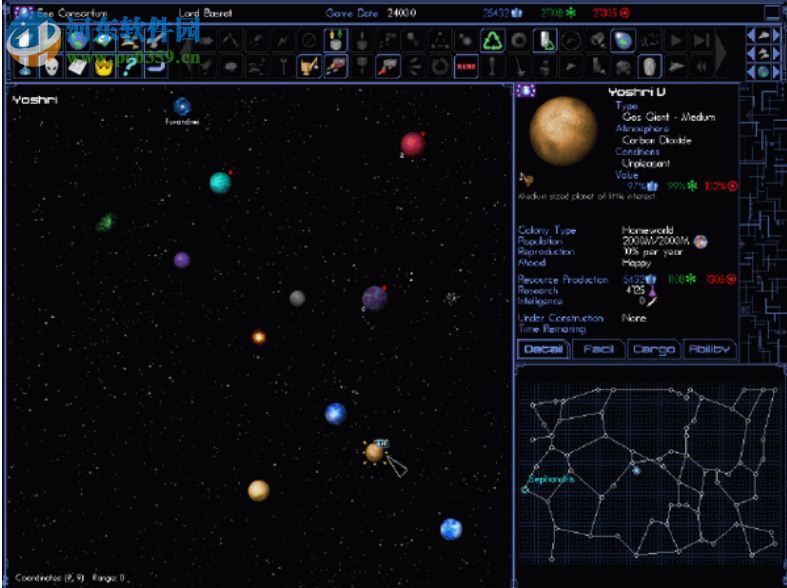Image resolution: width=787 pixels, height=588 pixels.
Task: Activate the green recycle triangle icon
Action: (x=492, y=41)
